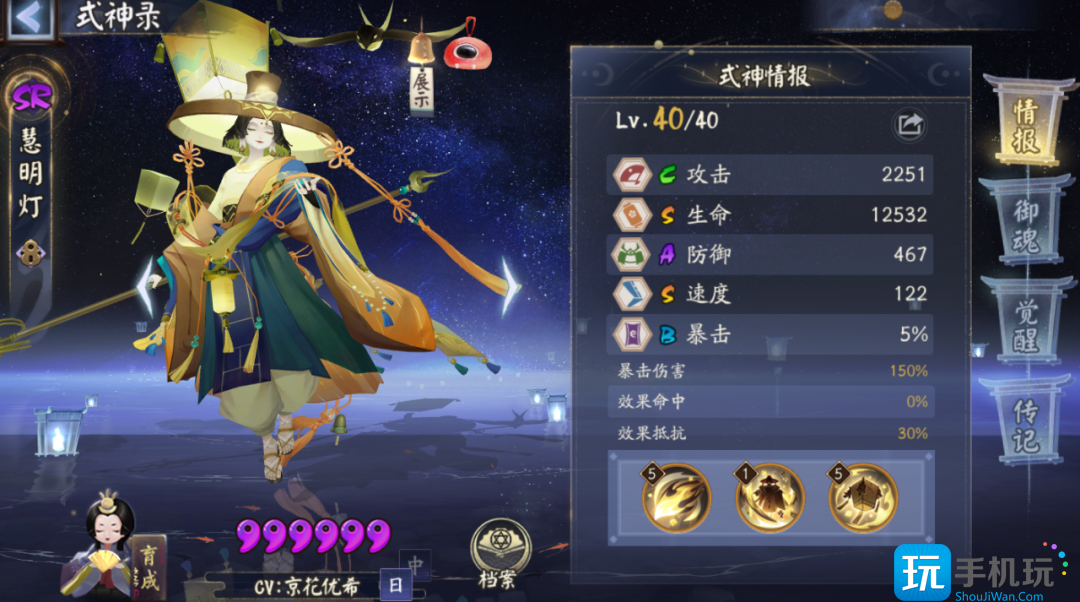Show the 传记 tab
The height and width of the screenshot is (602, 1080).
(1026, 423)
